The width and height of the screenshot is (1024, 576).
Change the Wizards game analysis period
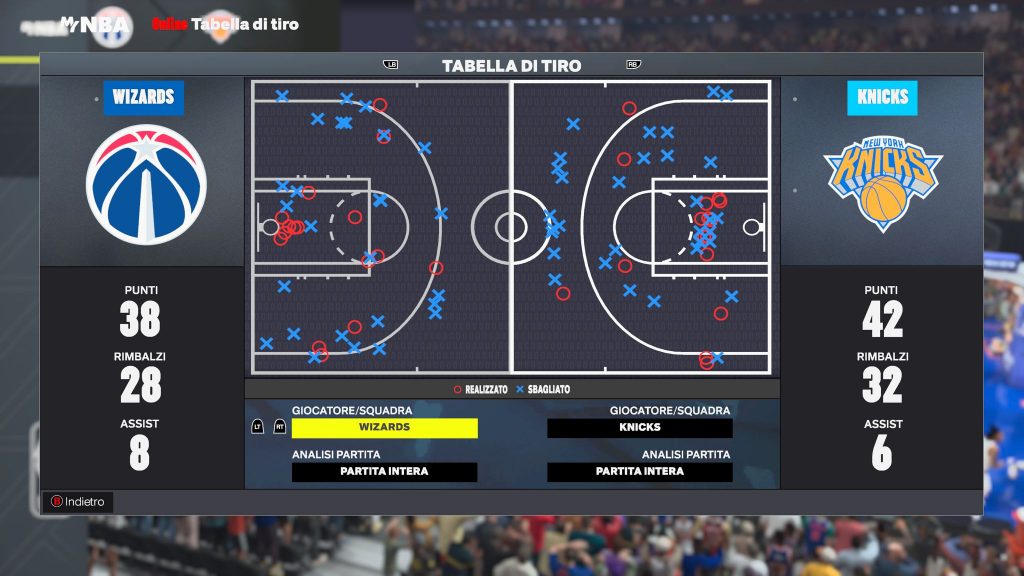pyautogui.click(x=384, y=472)
